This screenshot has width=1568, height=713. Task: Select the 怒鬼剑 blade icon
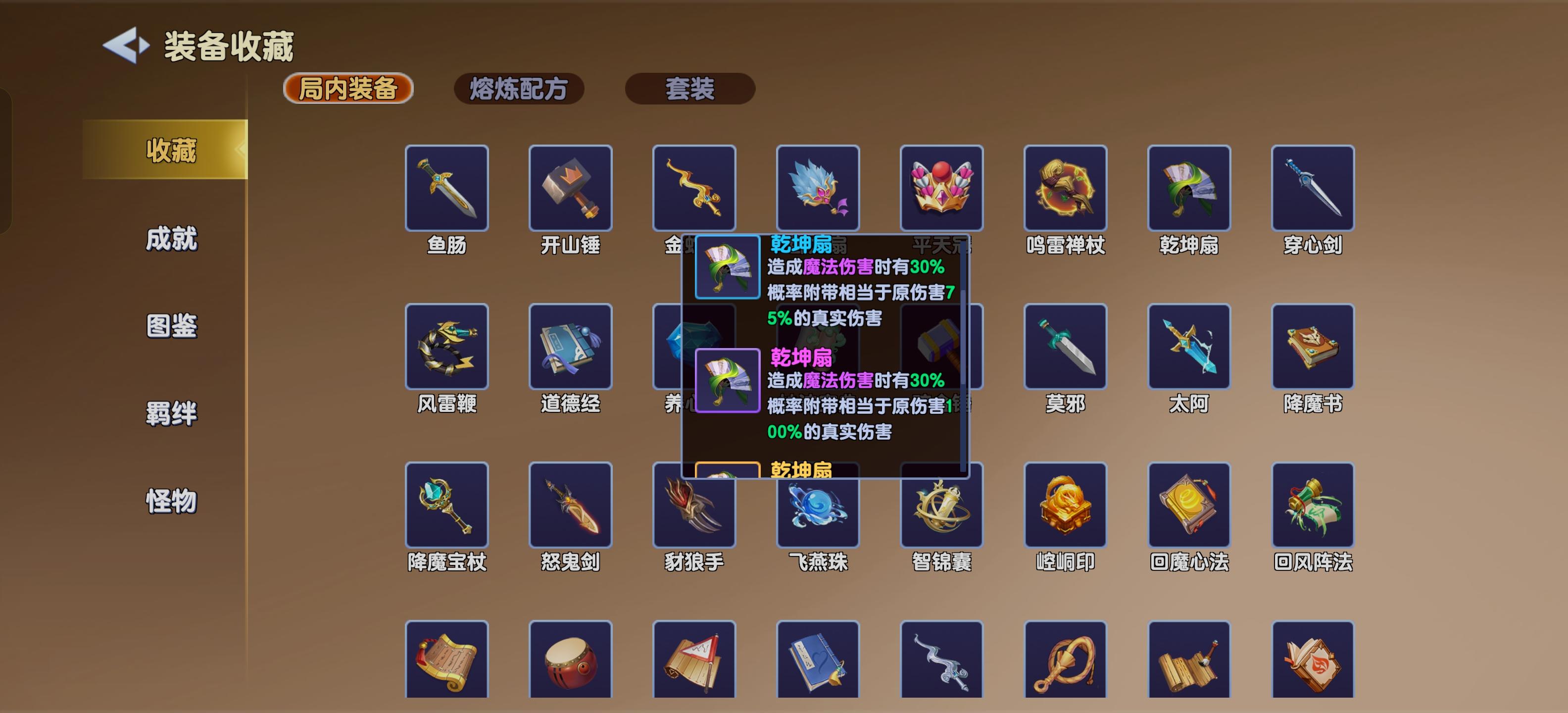pos(571,506)
